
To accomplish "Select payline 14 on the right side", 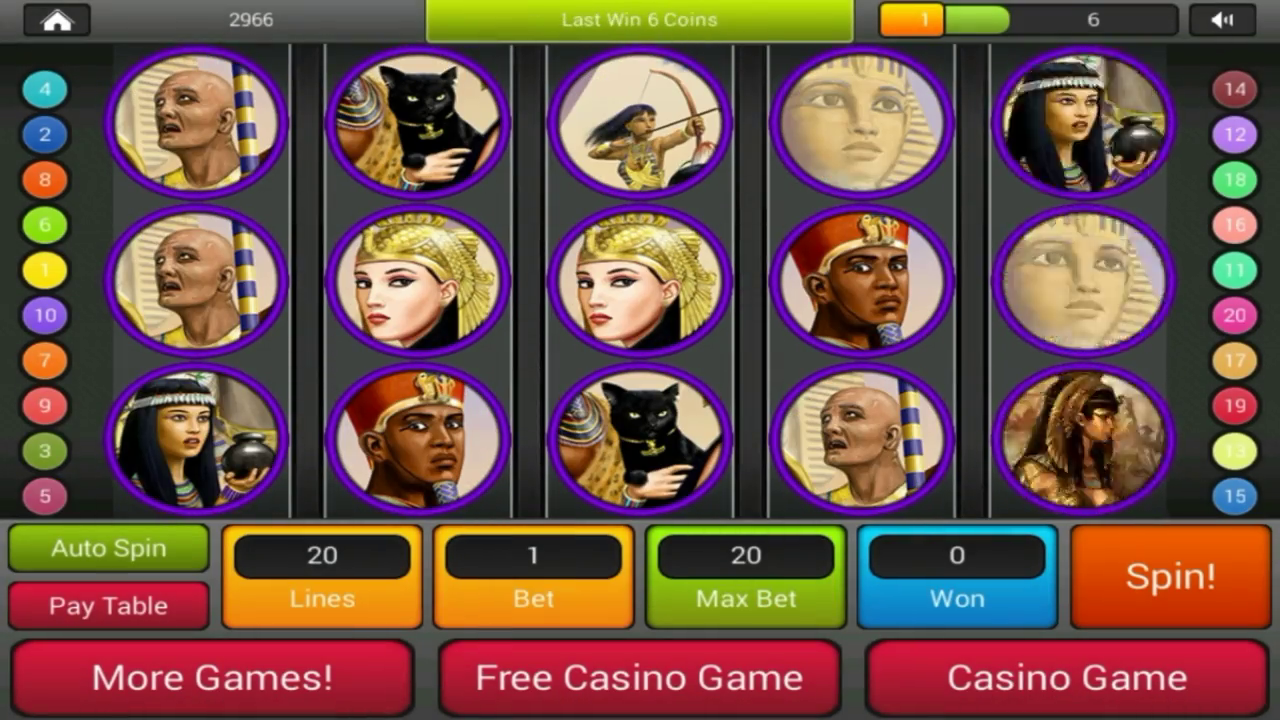I will (1235, 89).
